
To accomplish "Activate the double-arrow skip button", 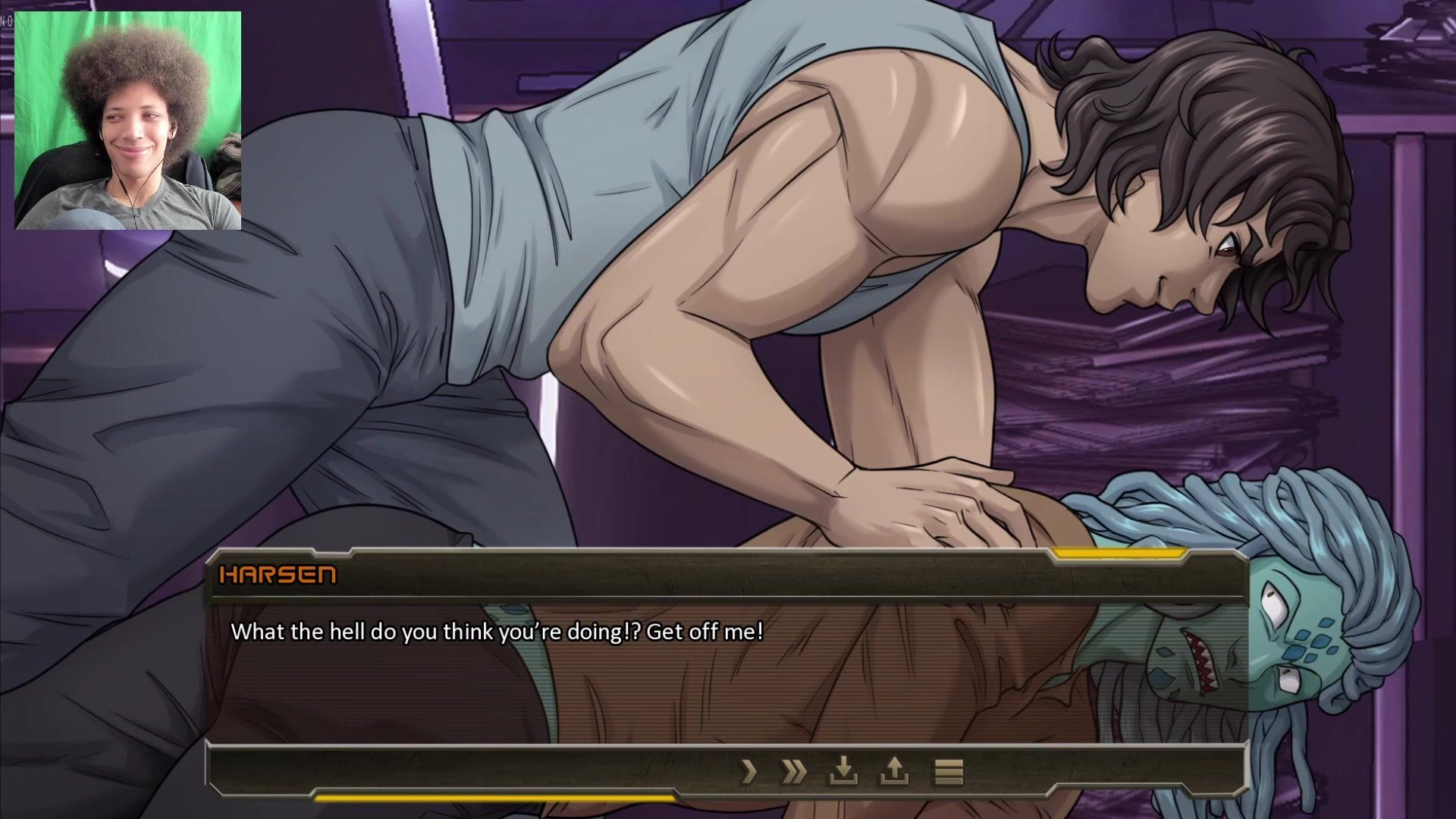I will pyautogui.click(x=794, y=772).
